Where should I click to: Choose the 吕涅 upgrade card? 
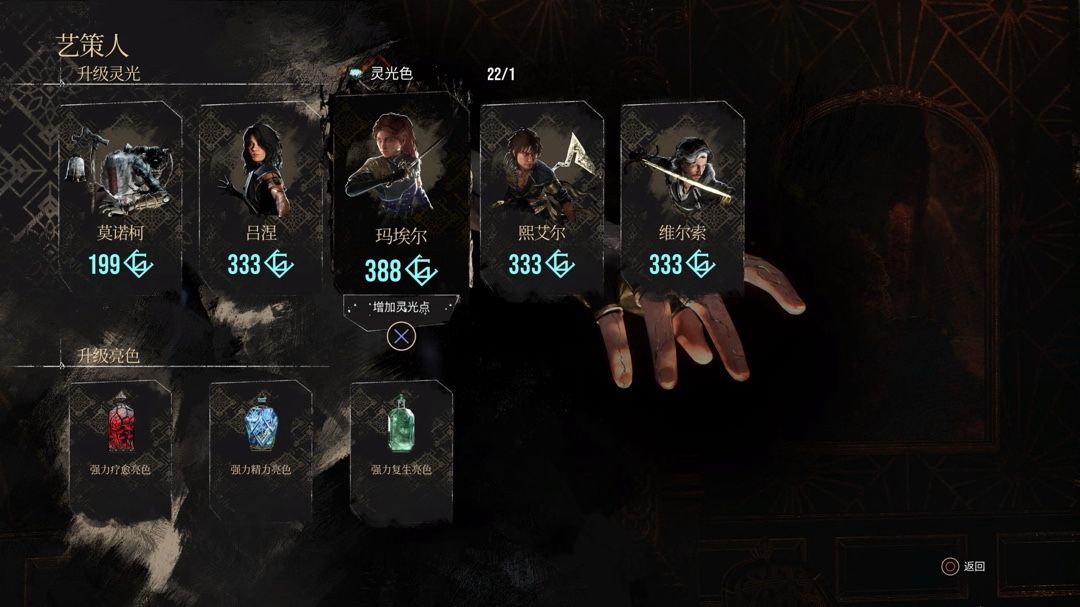tap(260, 195)
